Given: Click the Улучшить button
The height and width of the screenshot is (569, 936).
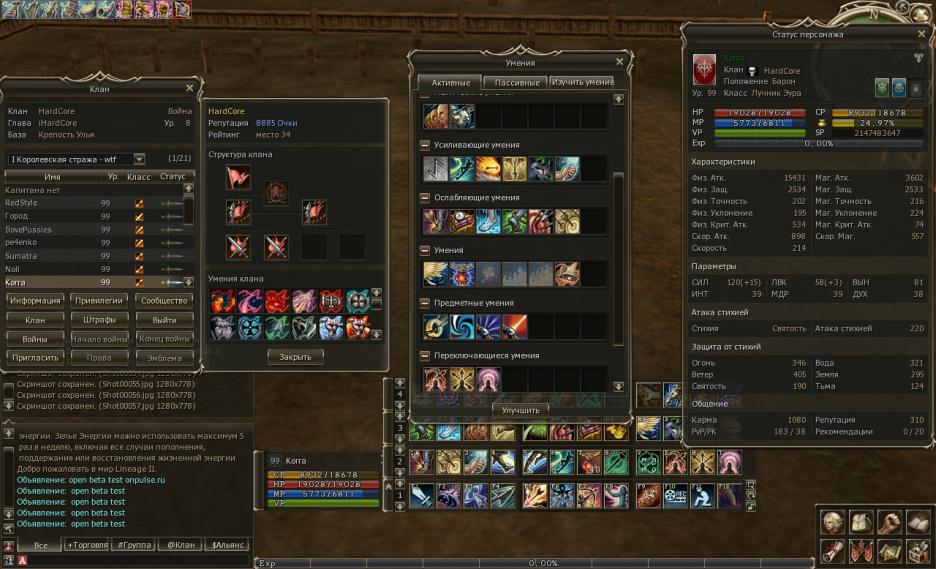Looking at the screenshot, I should 520,410.
